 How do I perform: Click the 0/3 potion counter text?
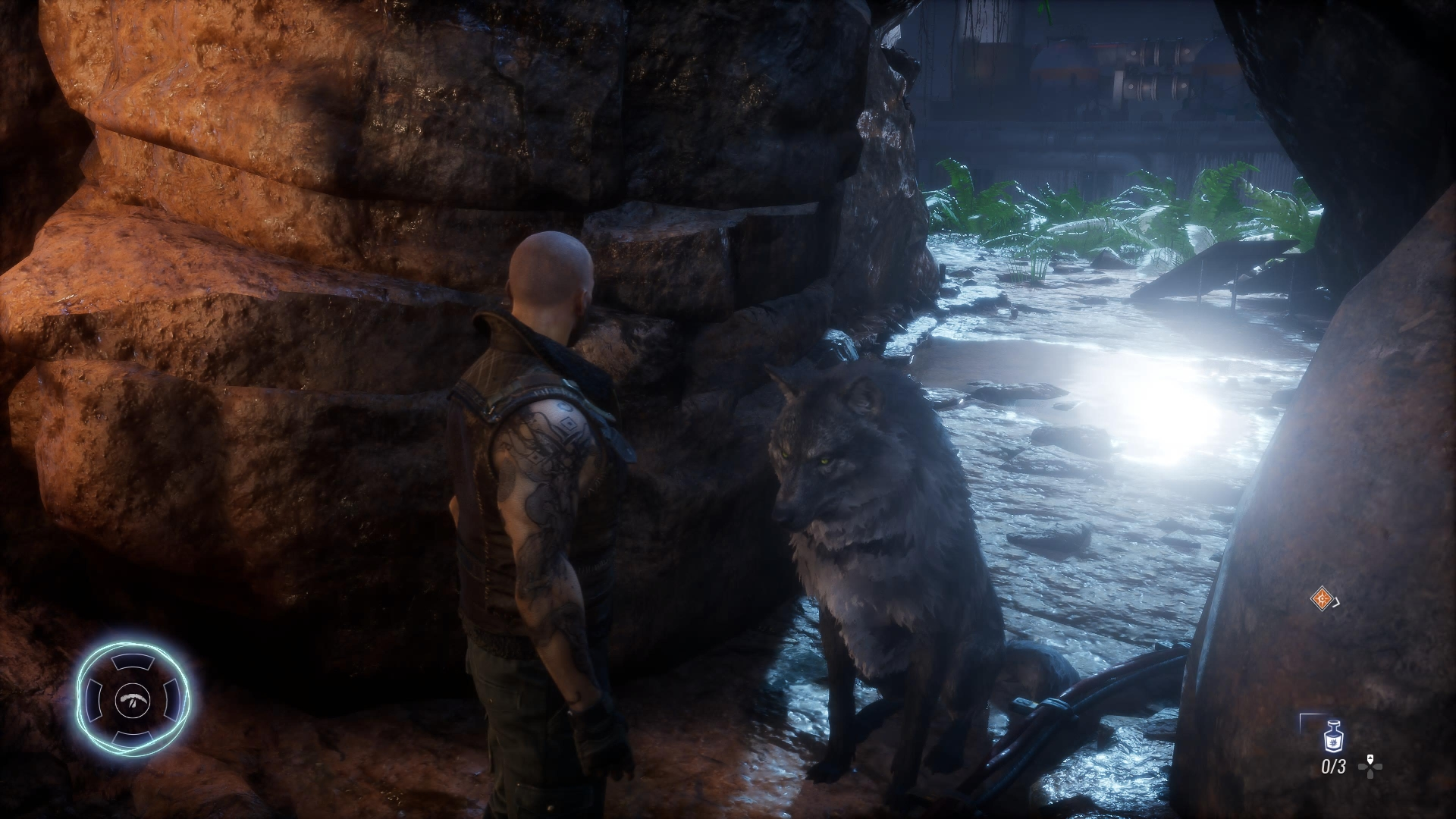1334,766
